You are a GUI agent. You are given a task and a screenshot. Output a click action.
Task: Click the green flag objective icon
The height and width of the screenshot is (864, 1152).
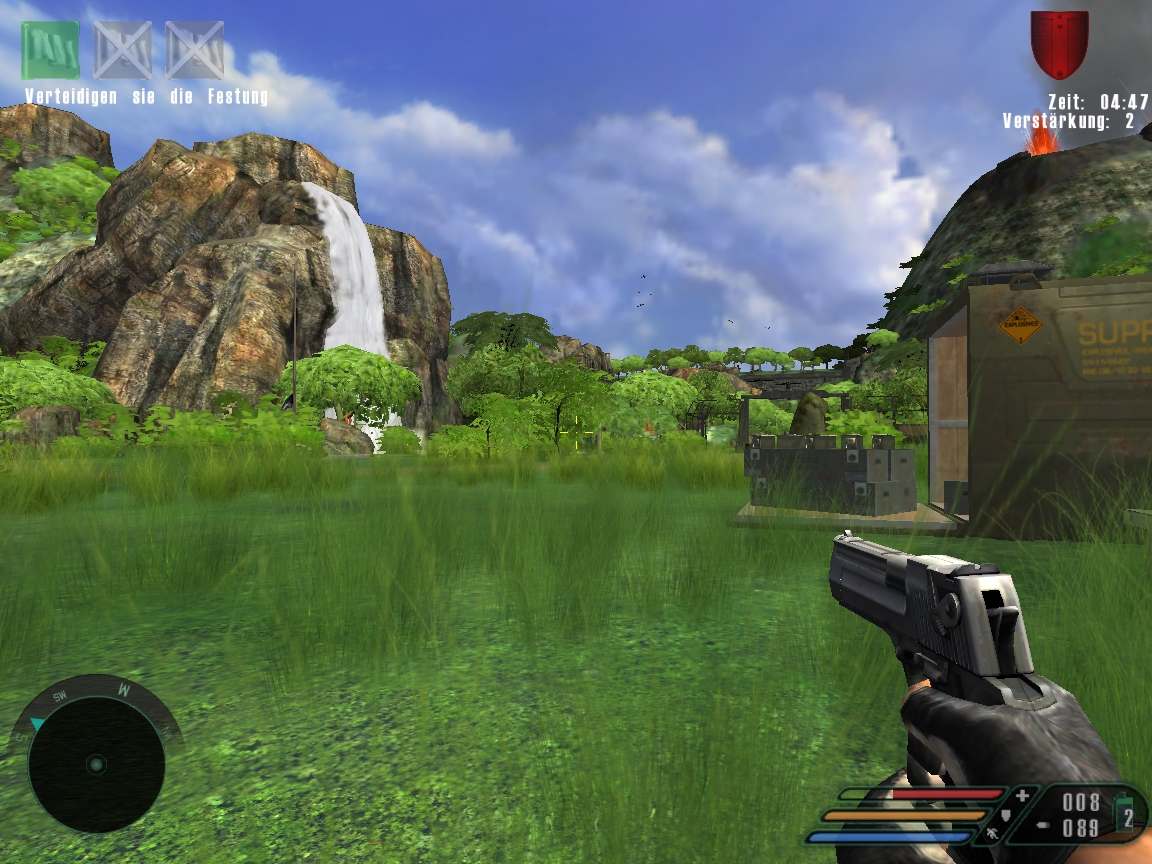click(50, 50)
